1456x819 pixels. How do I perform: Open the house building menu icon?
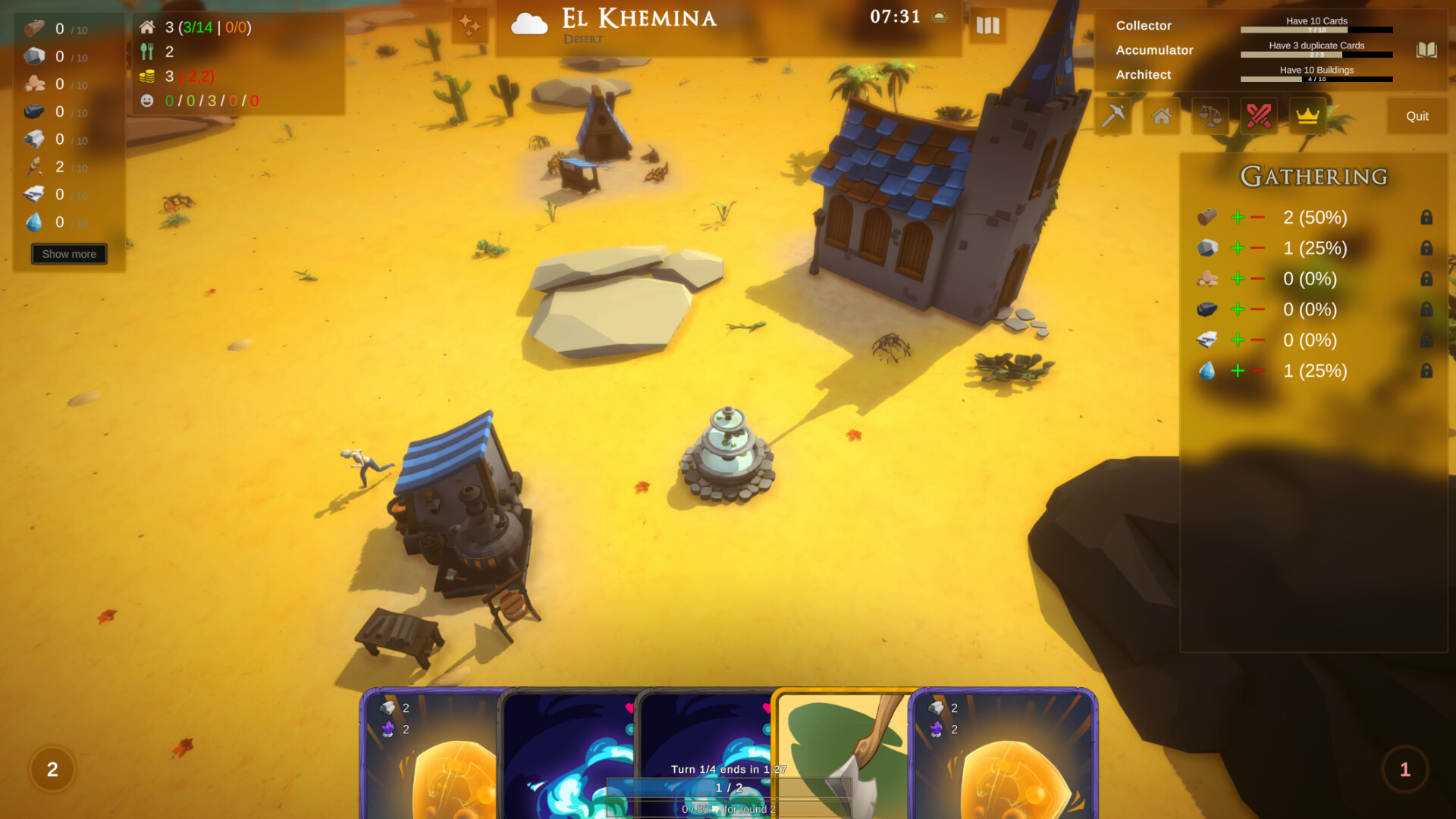click(1160, 116)
